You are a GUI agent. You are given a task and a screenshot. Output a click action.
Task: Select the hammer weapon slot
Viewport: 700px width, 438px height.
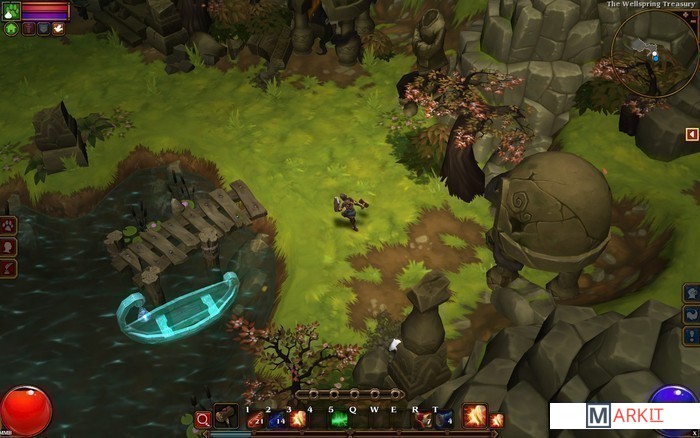(226, 418)
